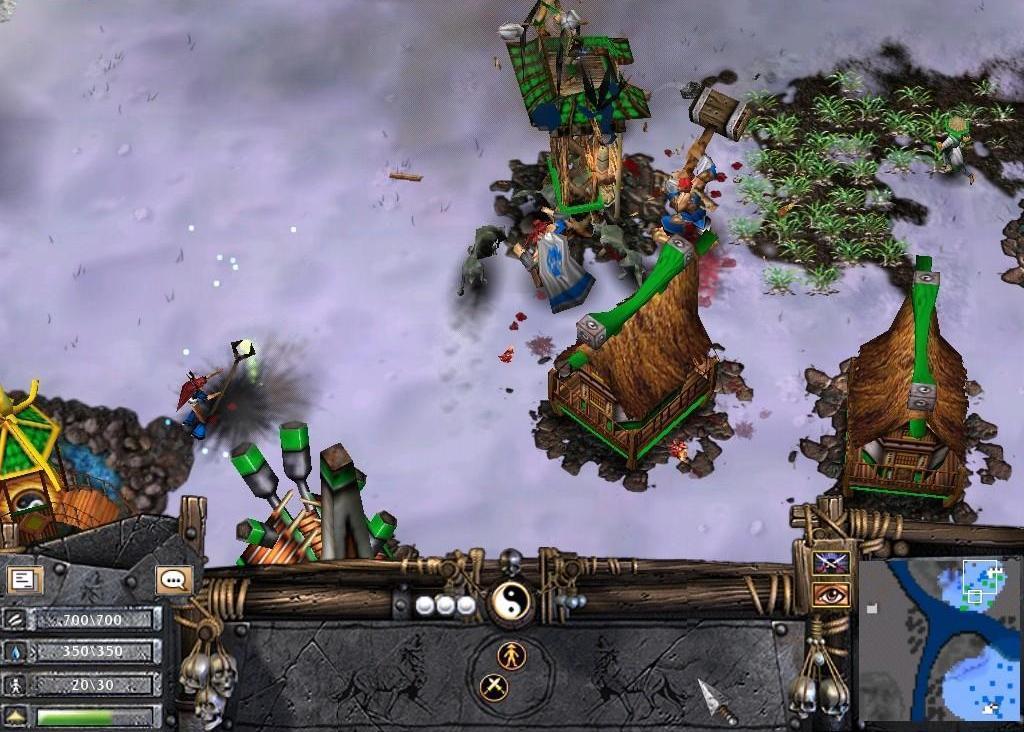Select the standing figure command icon
This screenshot has height=732, width=1024.
(511, 655)
